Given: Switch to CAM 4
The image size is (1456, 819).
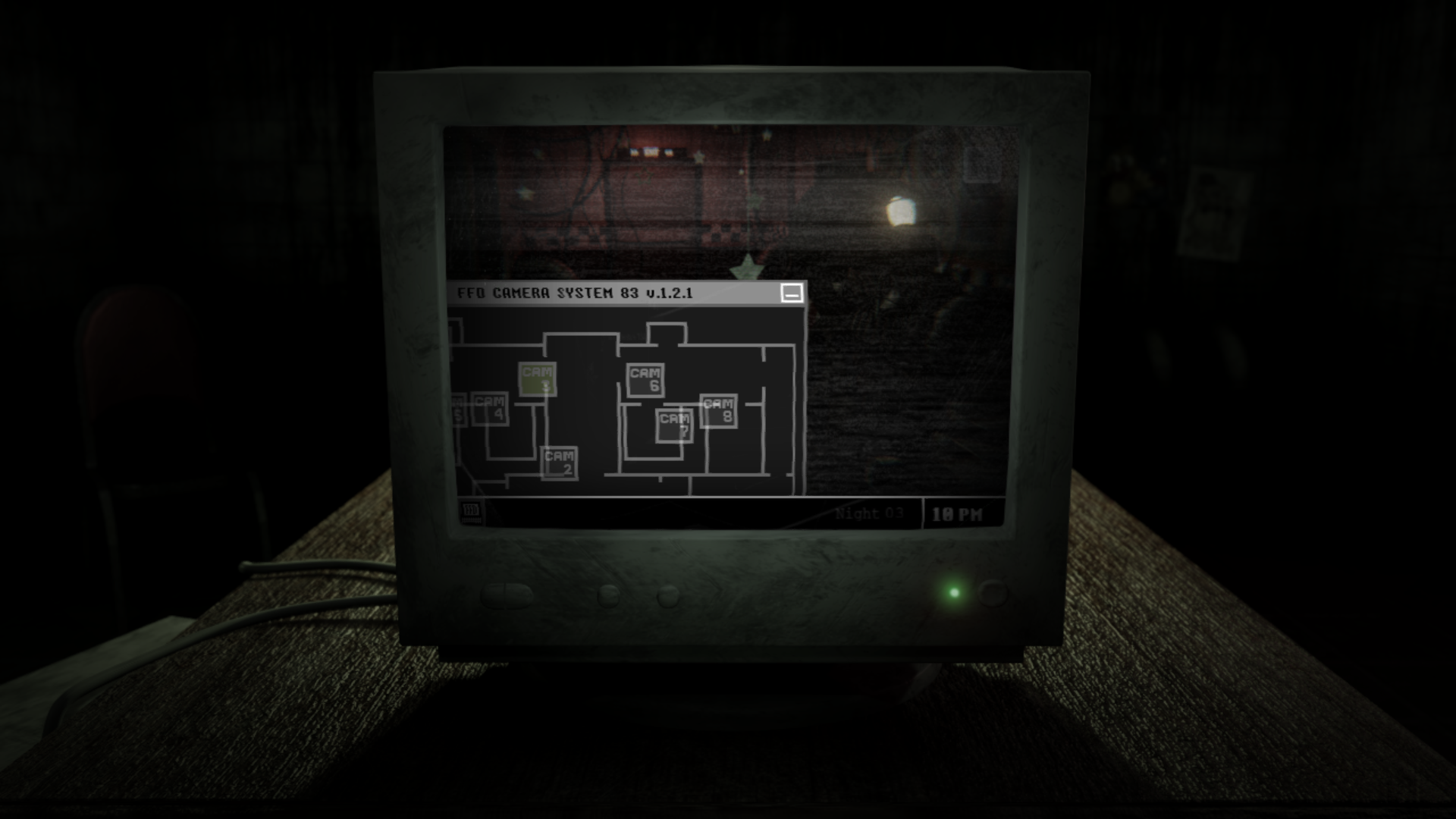Looking at the screenshot, I should [x=491, y=409].
